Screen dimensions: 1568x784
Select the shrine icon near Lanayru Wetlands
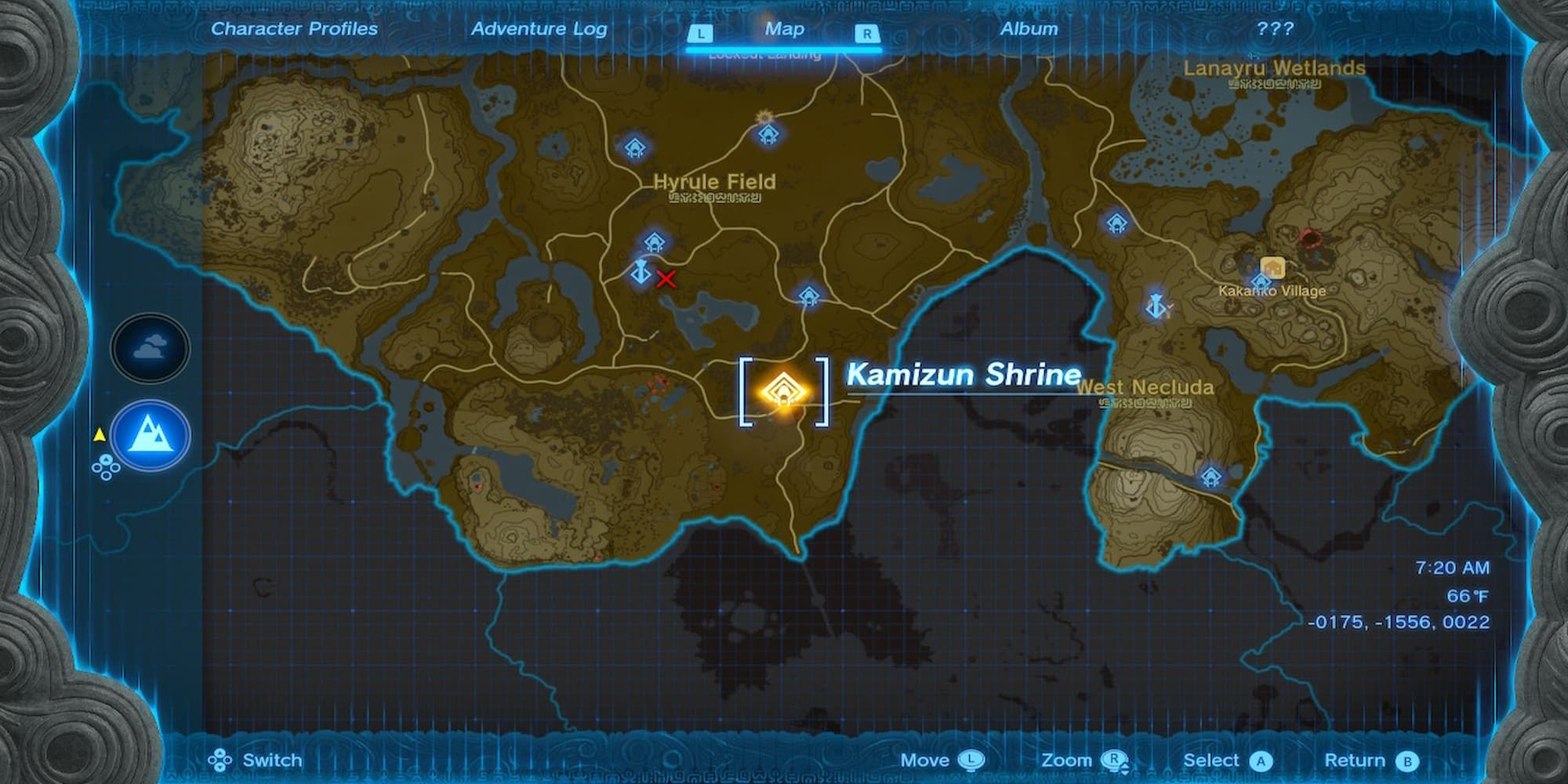(x=1116, y=223)
